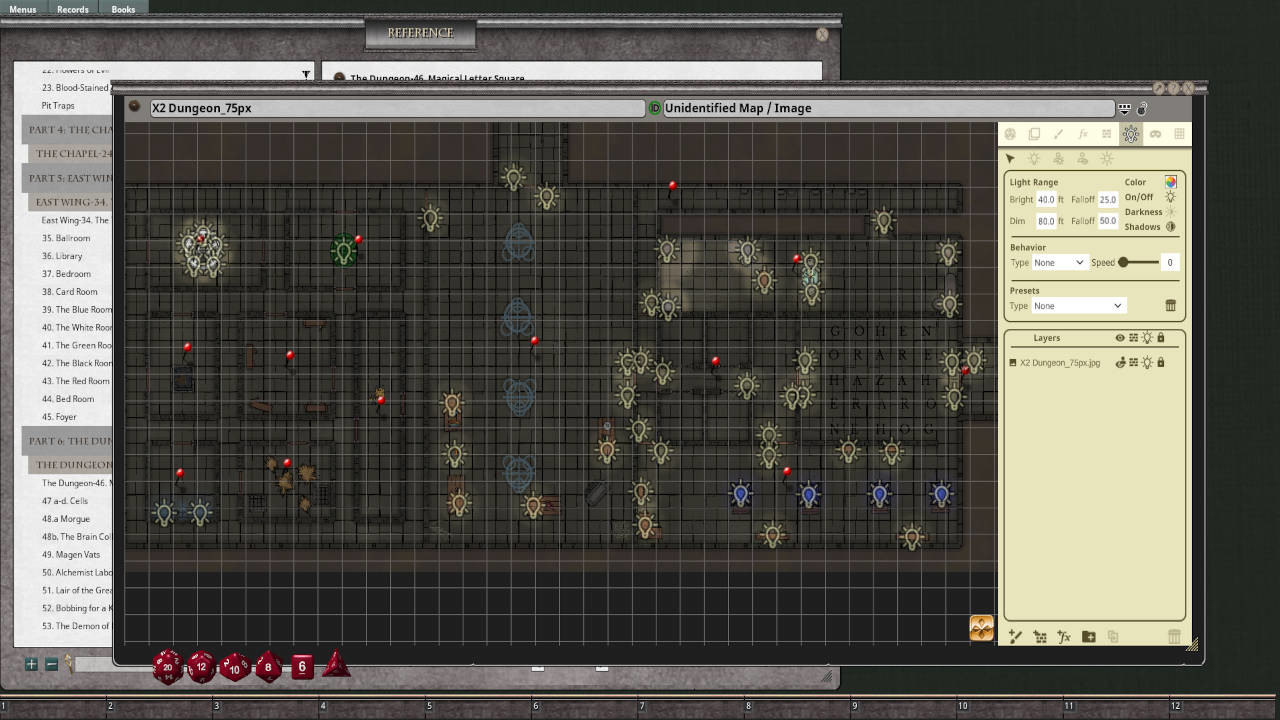Click the trash icon next to Presets
The height and width of the screenshot is (720, 1280).
[1170, 306]
